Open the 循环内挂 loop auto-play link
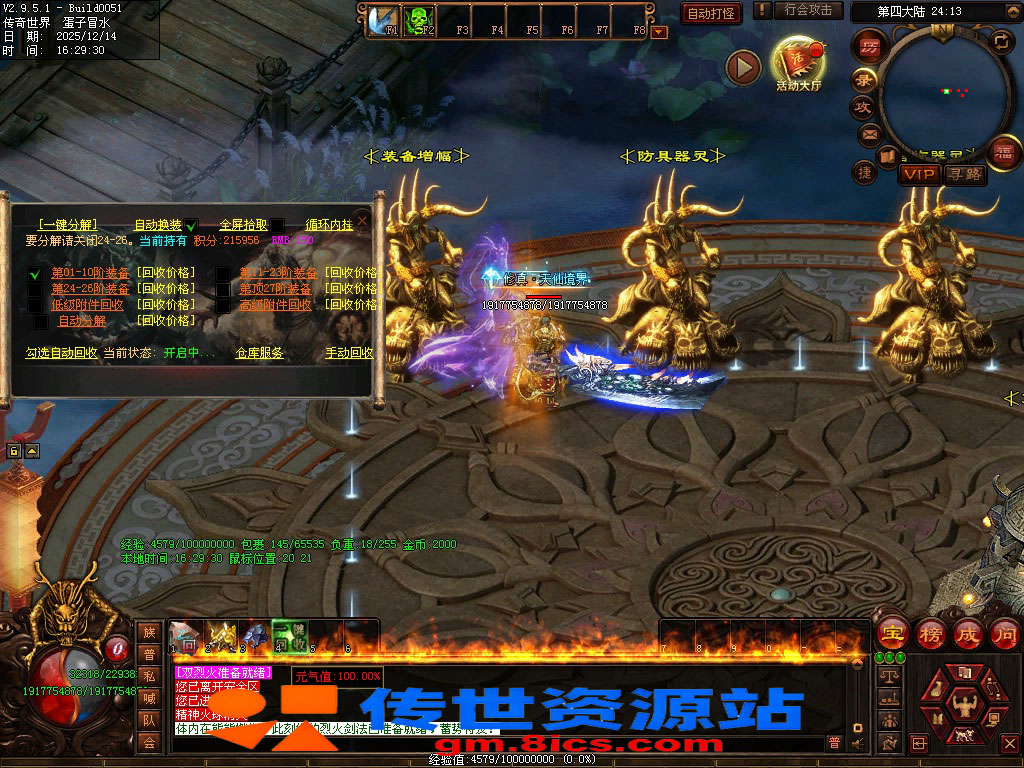Image resolution: width=1024 pixels, height=768 pixels. point(329,225)
